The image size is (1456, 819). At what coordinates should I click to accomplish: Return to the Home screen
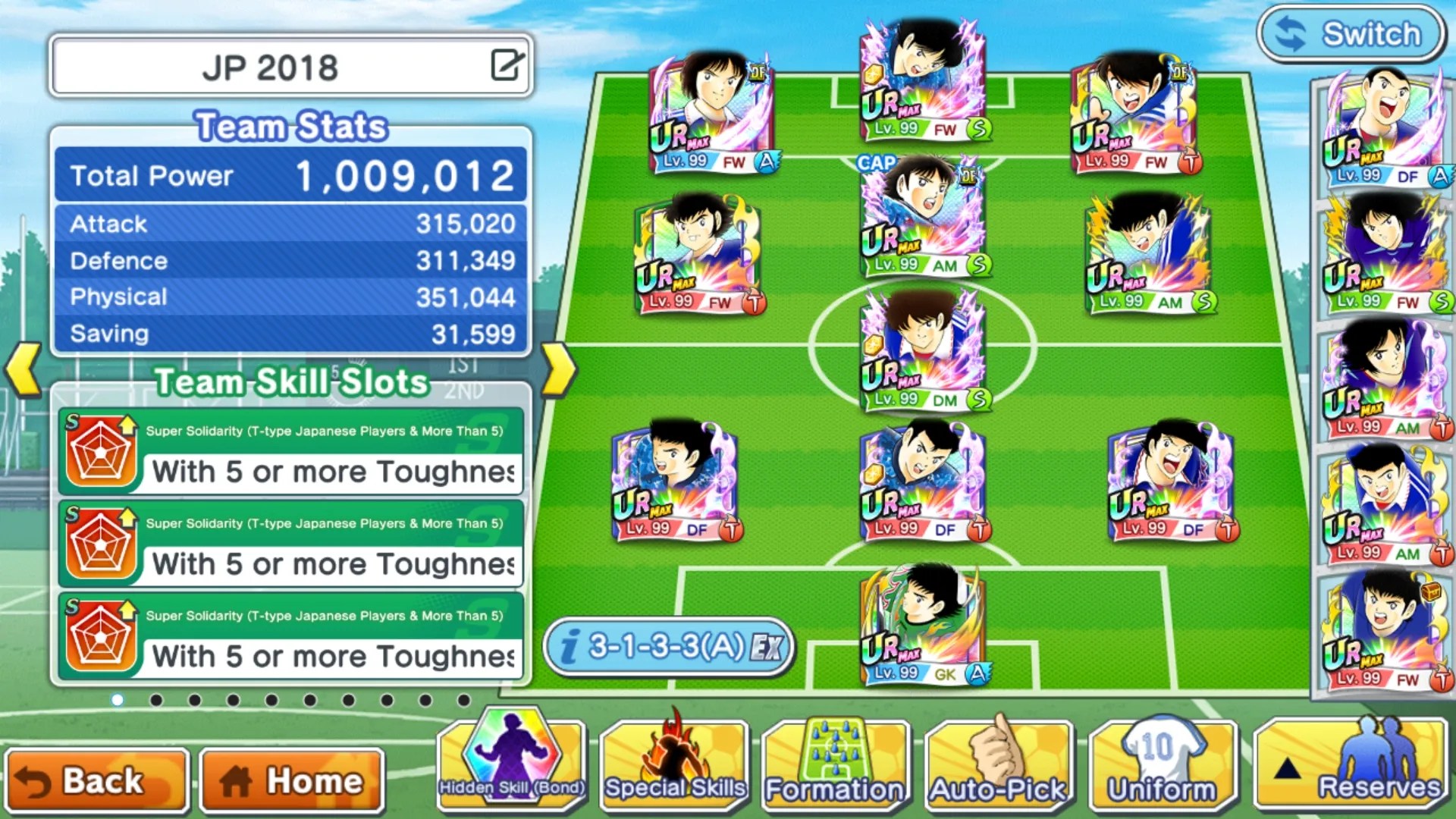[x=292, y=780]
